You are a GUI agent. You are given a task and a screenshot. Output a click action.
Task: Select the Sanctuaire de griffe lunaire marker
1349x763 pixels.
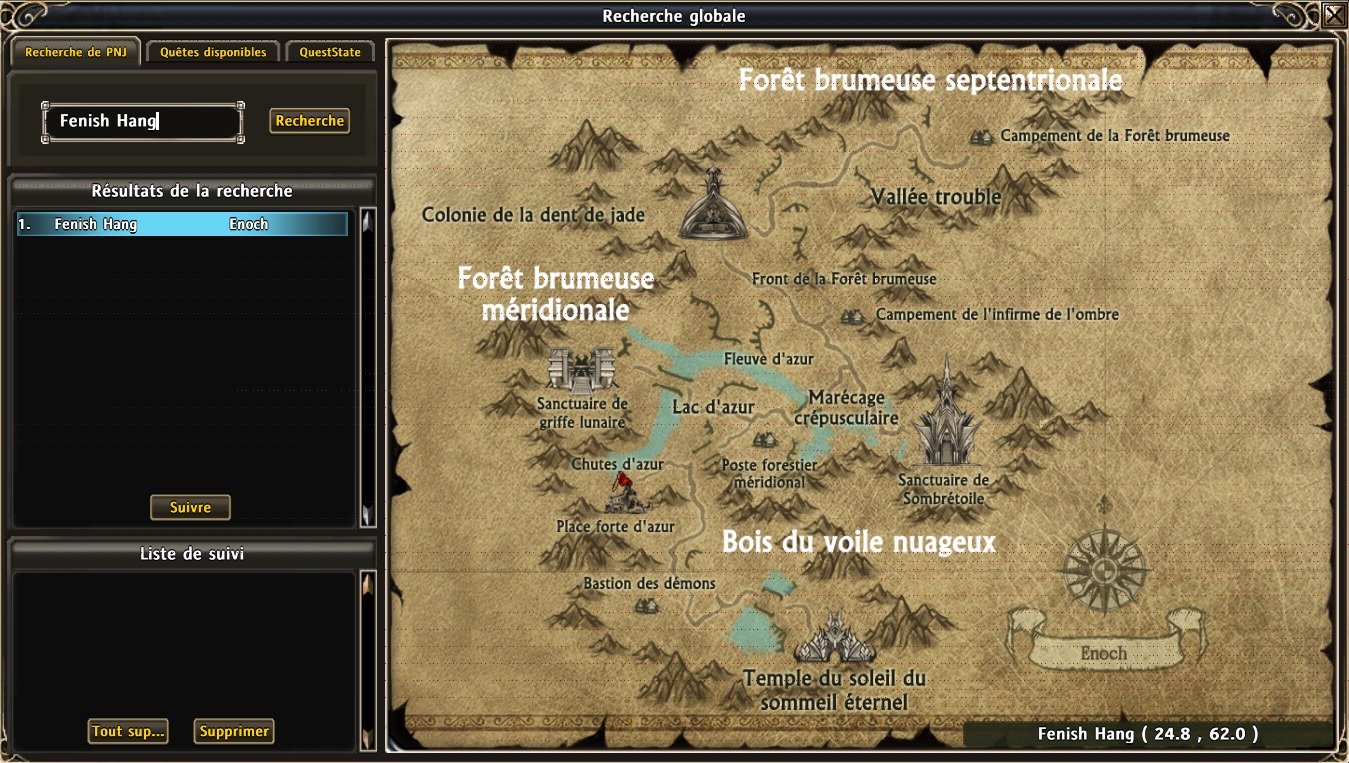580,369
